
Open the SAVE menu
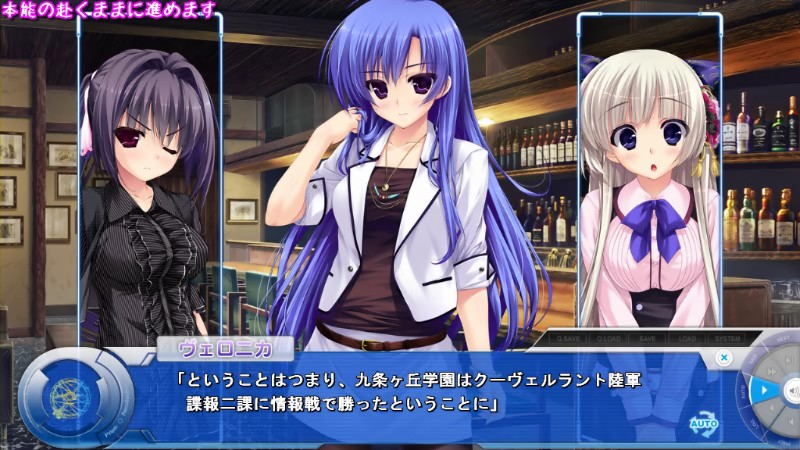point(648,338)
